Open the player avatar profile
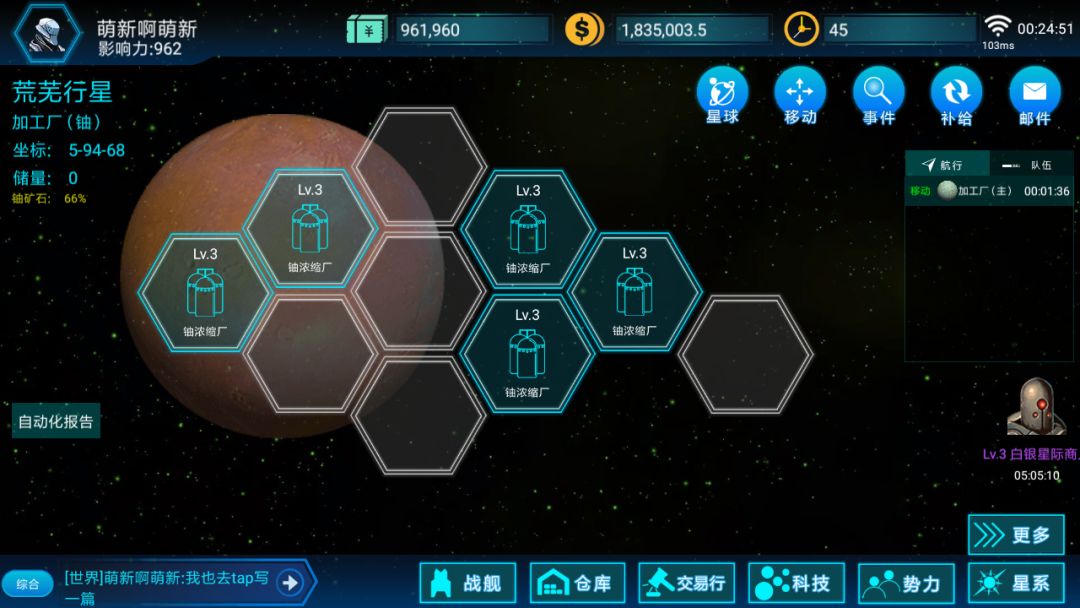This screenshot has width=1080, height=608. coord(47,31)
